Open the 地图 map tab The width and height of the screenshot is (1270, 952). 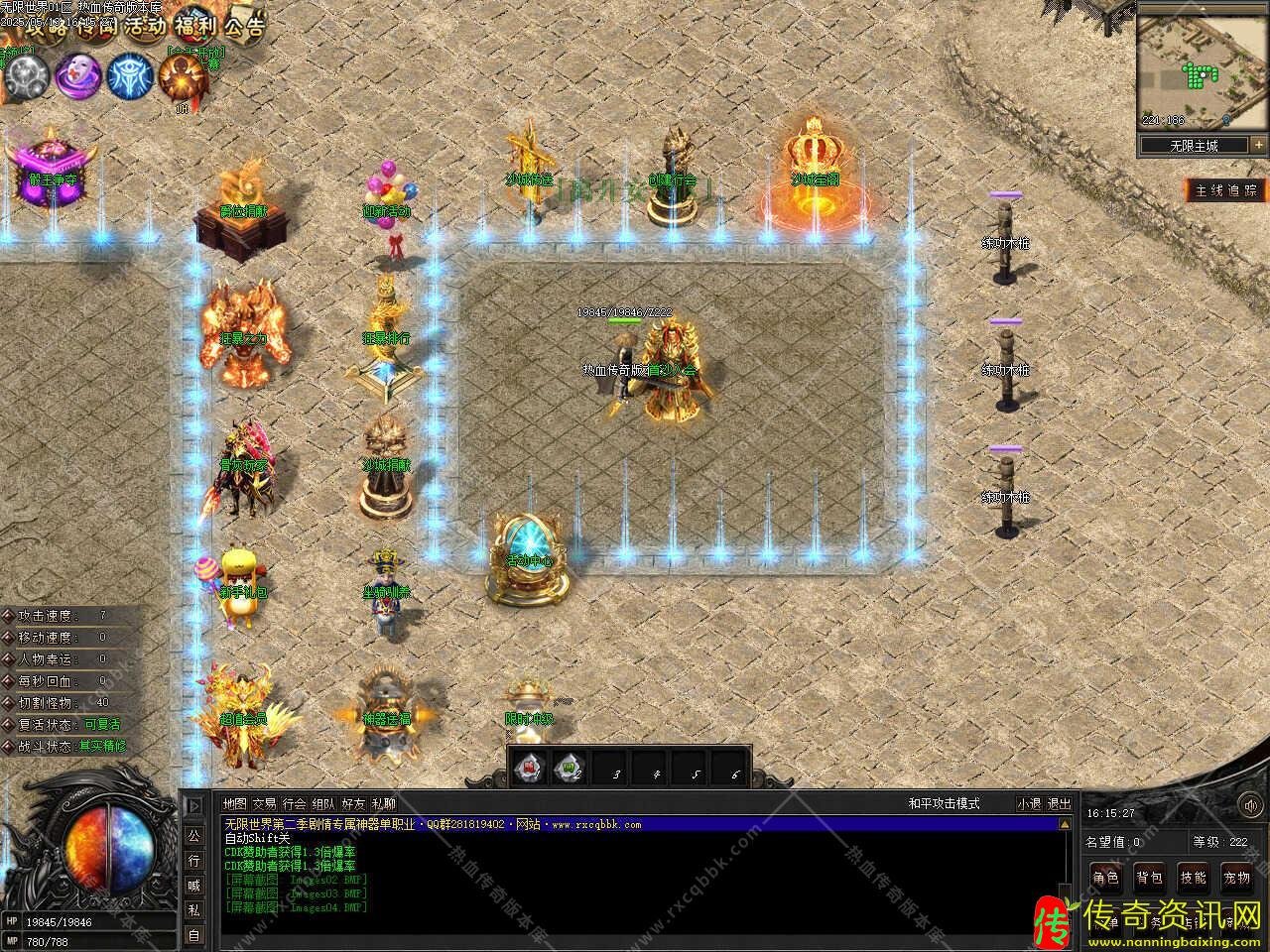click(234, 804)
